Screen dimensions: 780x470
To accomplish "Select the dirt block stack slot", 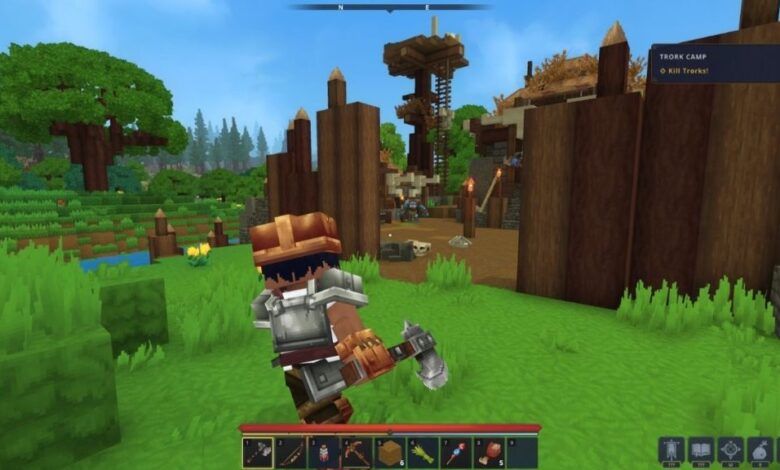I will click(390, 452).
